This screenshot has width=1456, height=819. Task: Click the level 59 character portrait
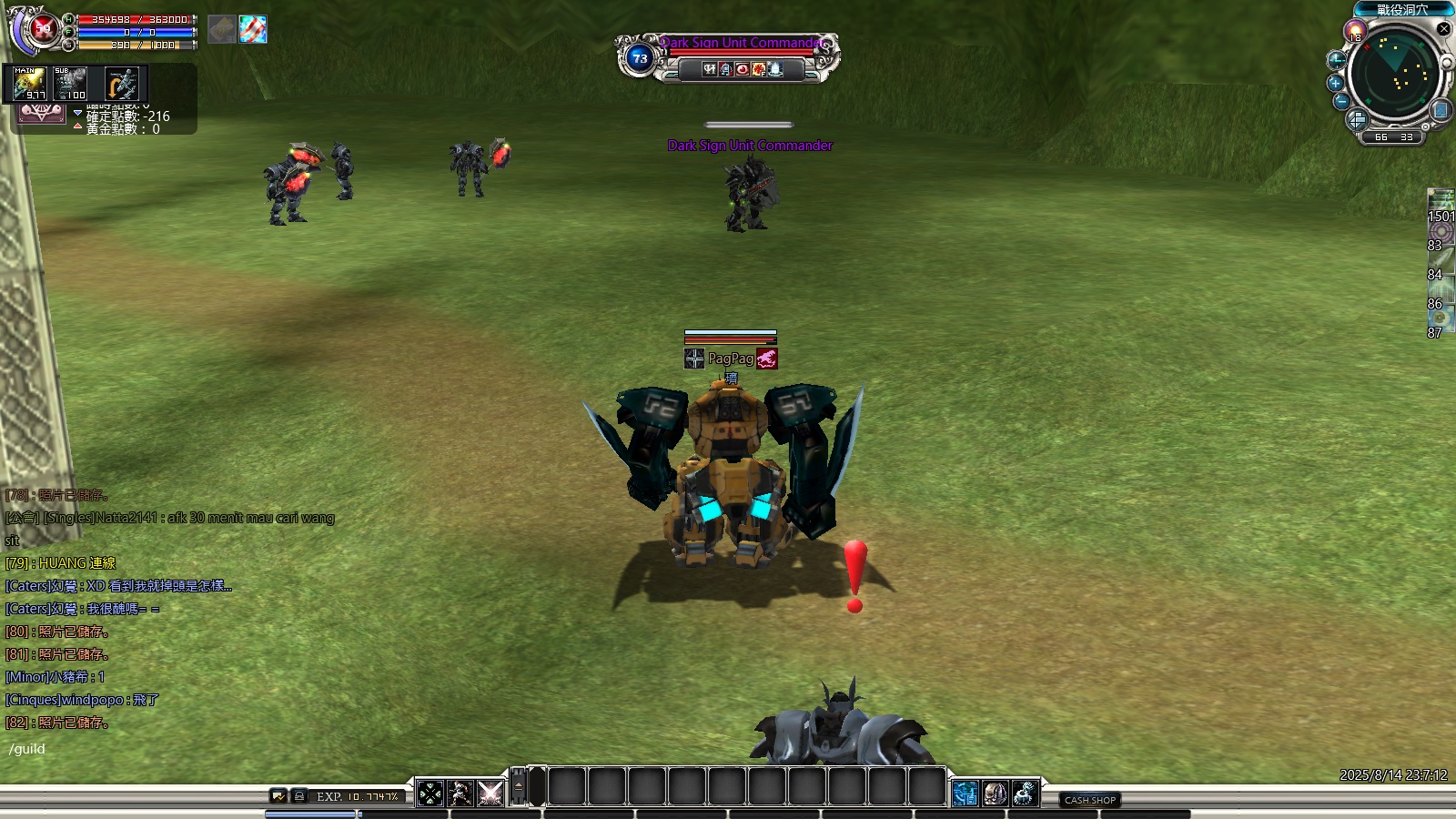(40, 31)
